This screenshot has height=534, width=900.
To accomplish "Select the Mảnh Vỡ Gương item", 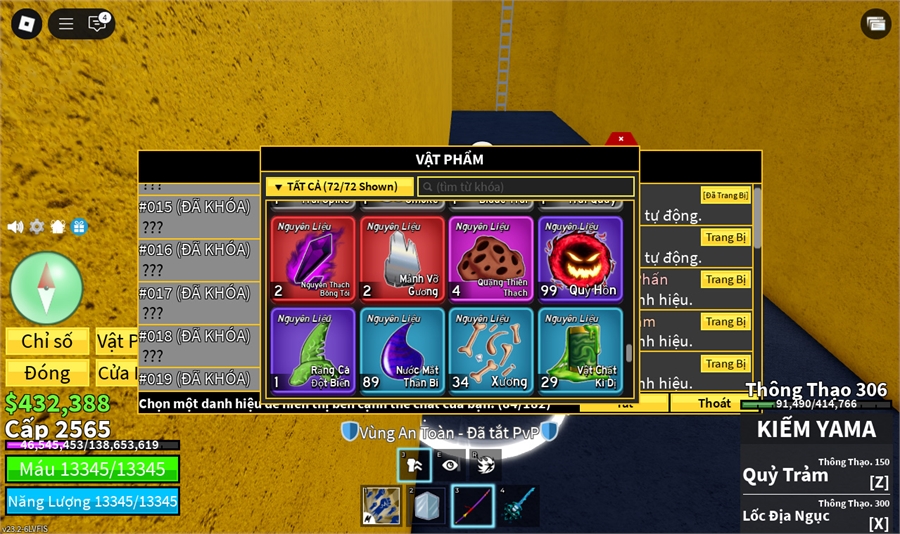I will tap(402, 259).
